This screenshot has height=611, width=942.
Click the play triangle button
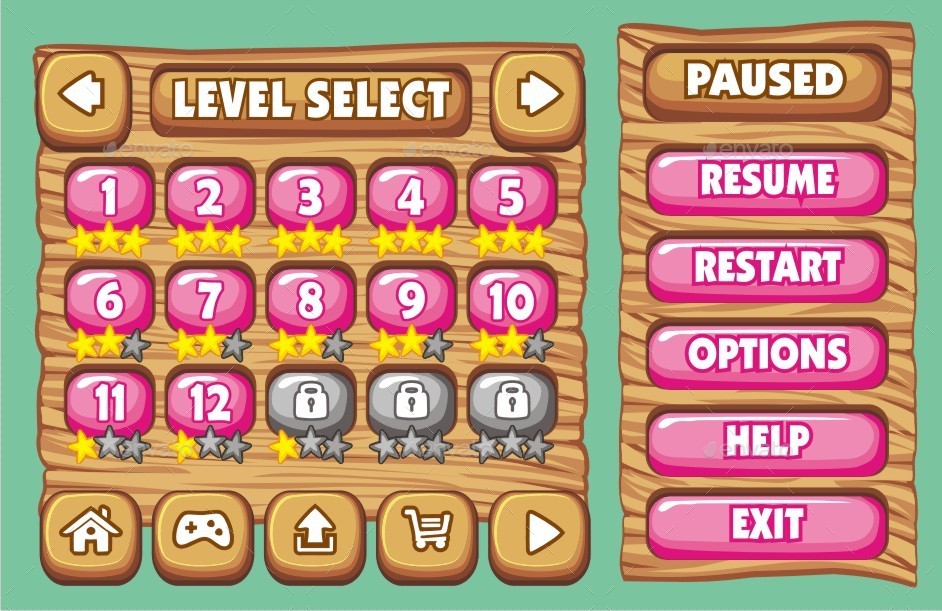[x=540, y=531]
